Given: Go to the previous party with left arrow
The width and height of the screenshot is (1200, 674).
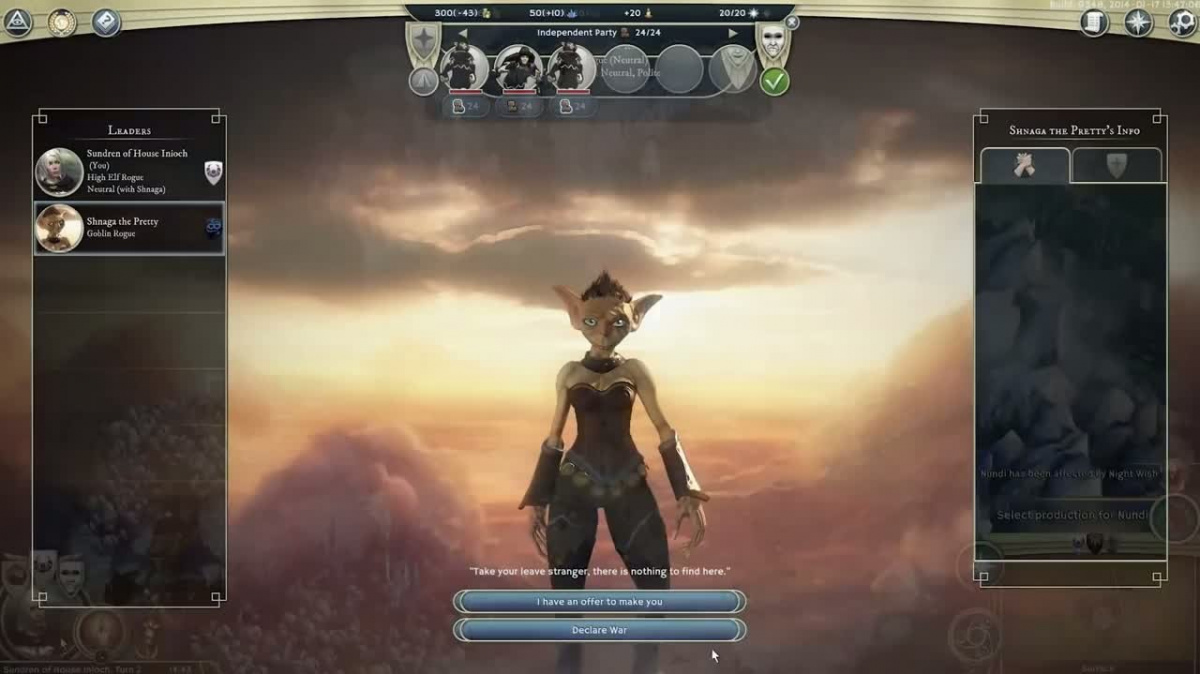Looking at the screenshot, I should pyautogui.click(x=462, y=33).
